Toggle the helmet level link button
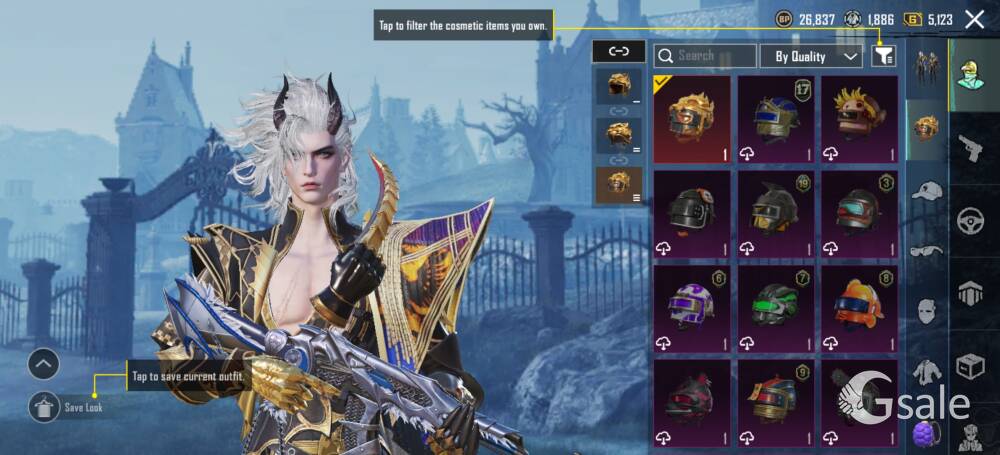 click(x=618, y=51)
